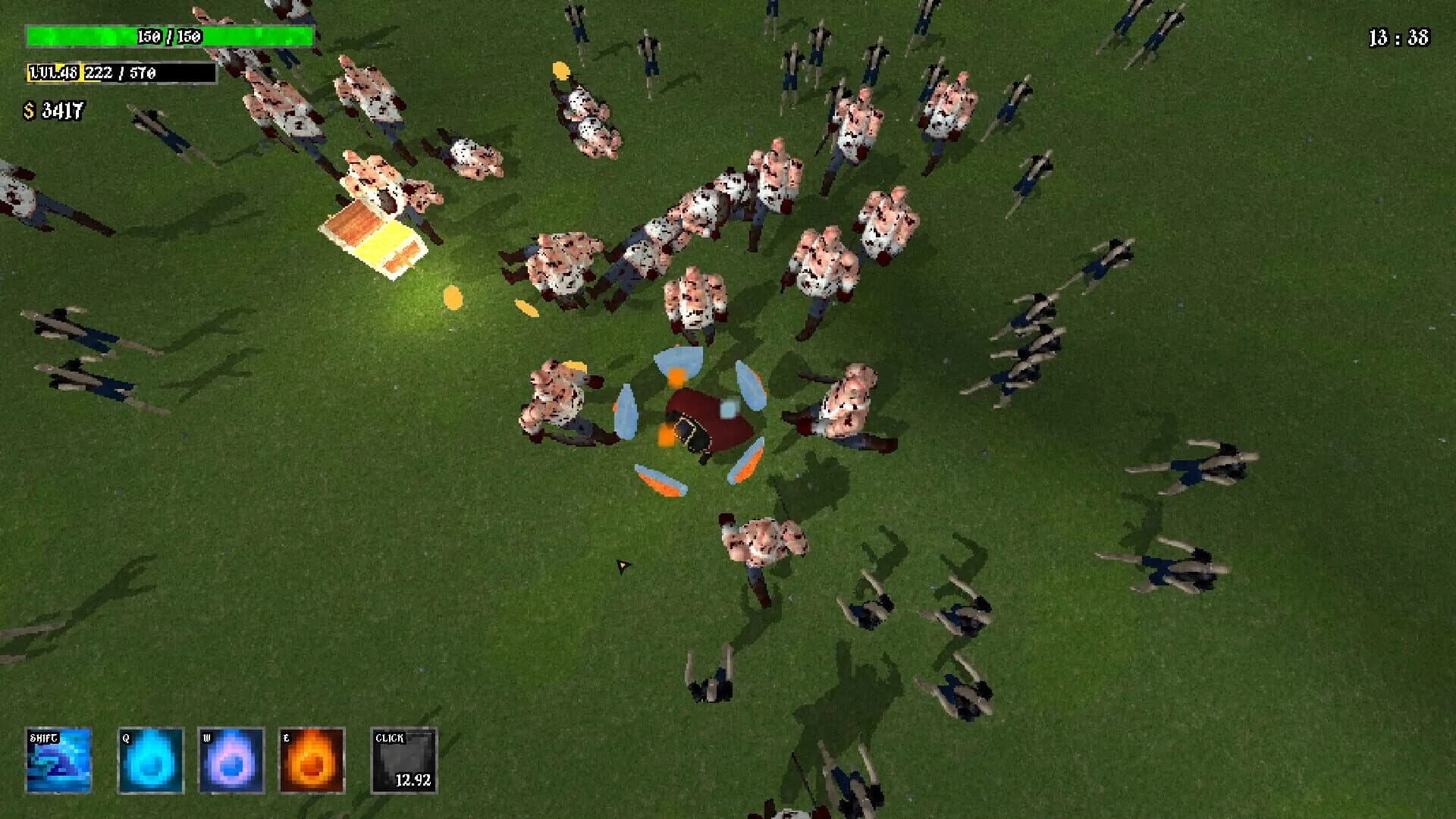Click the mouse cursor arrow on the grass
The width and height of the screenshot is (1456, 819).
coord(623,566)
